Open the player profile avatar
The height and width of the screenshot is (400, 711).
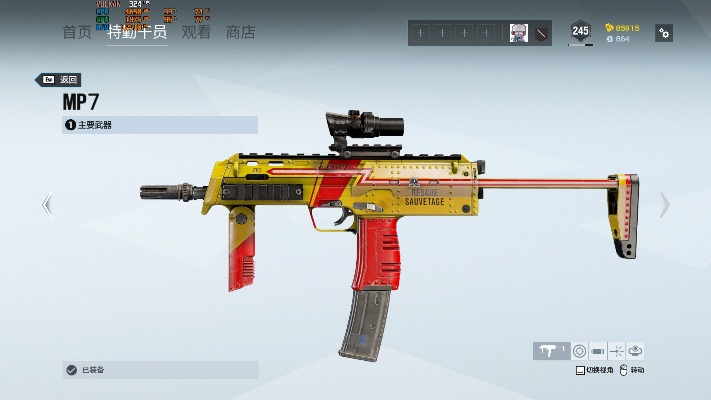(518, 33)
